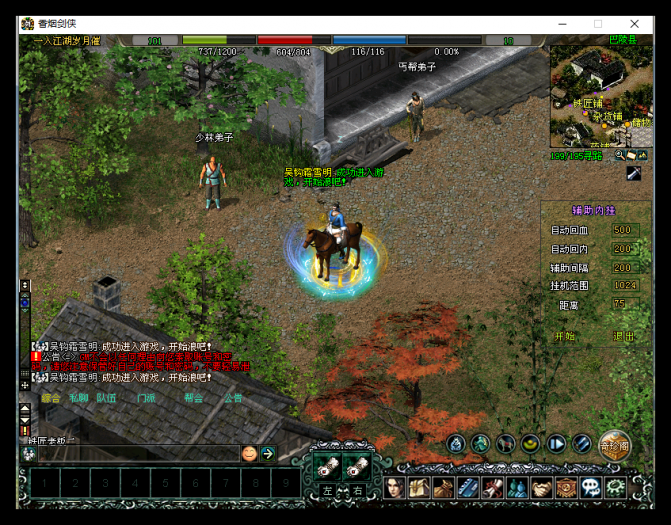
Task: Open the smiley emoji picker
Action: coord(249,454)
